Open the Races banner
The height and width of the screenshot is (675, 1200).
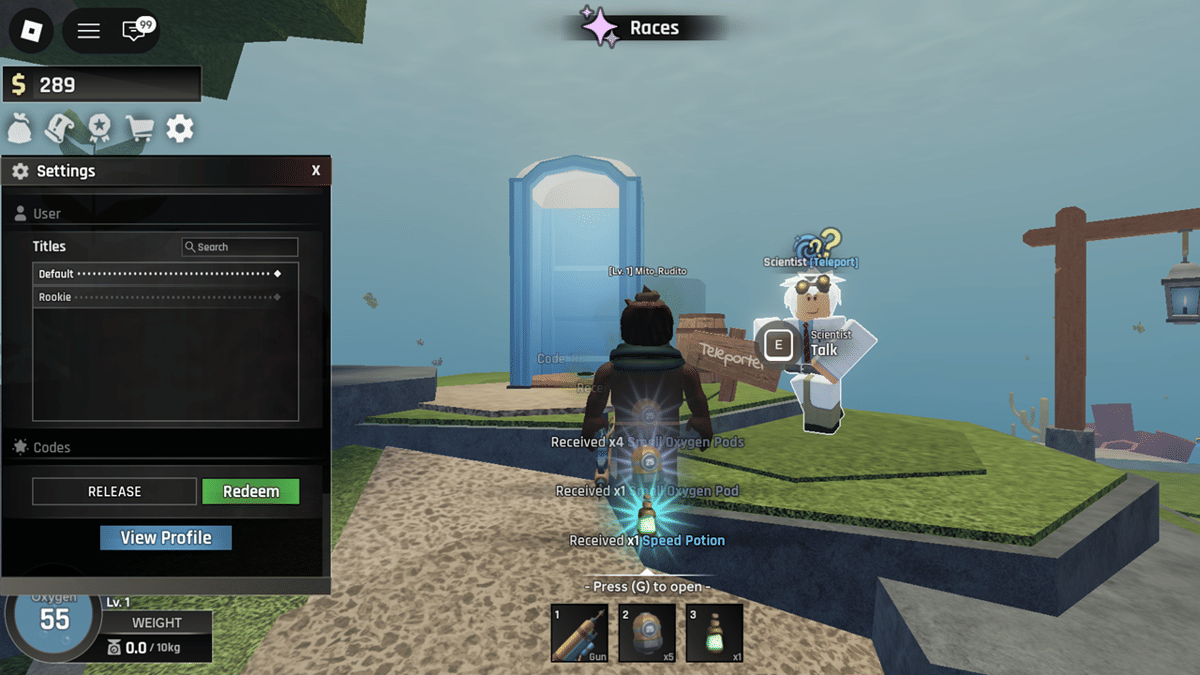pyautogui.click(x=640, y=28)
